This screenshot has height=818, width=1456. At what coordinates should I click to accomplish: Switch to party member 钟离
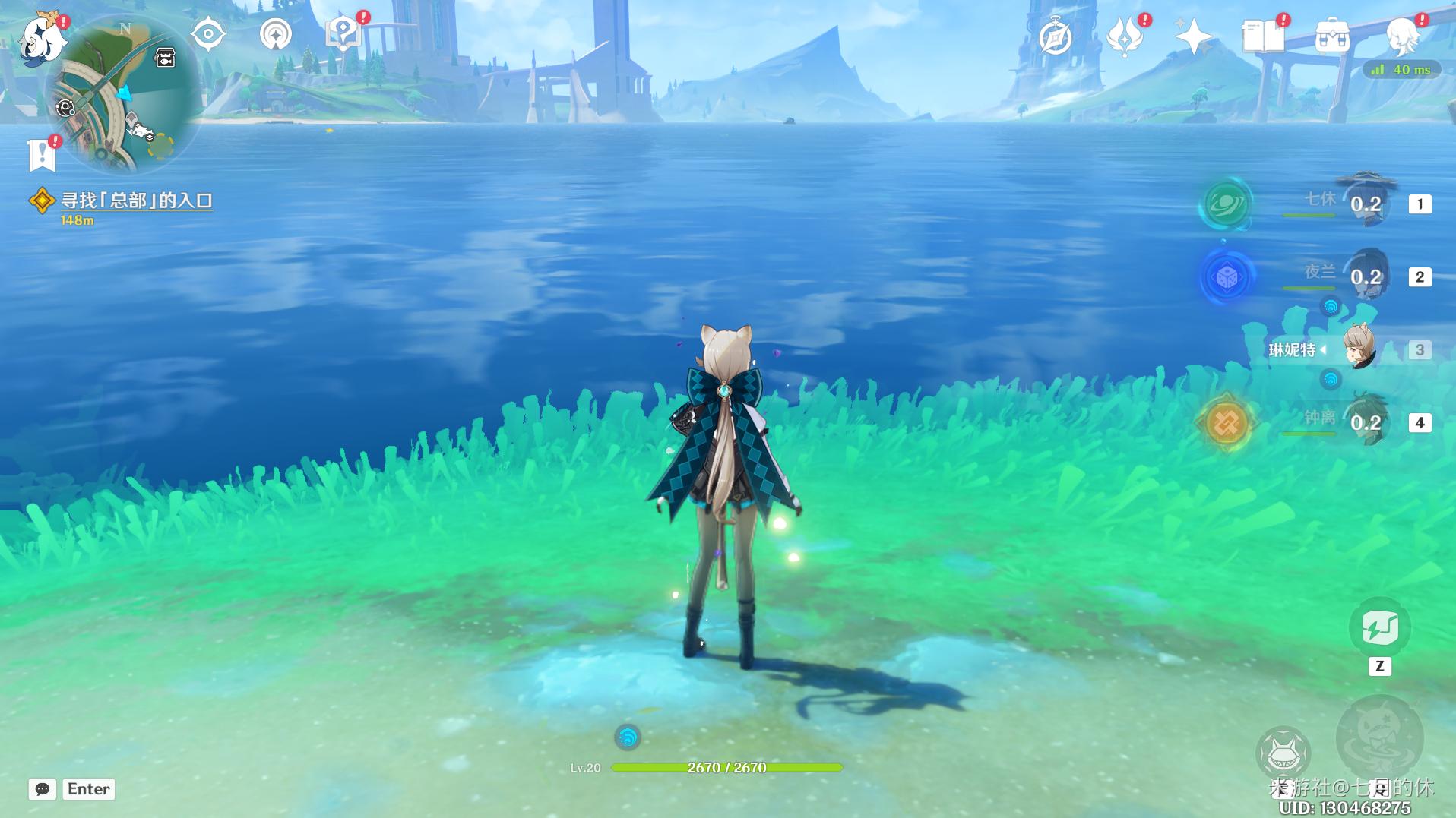point(1366,422)
